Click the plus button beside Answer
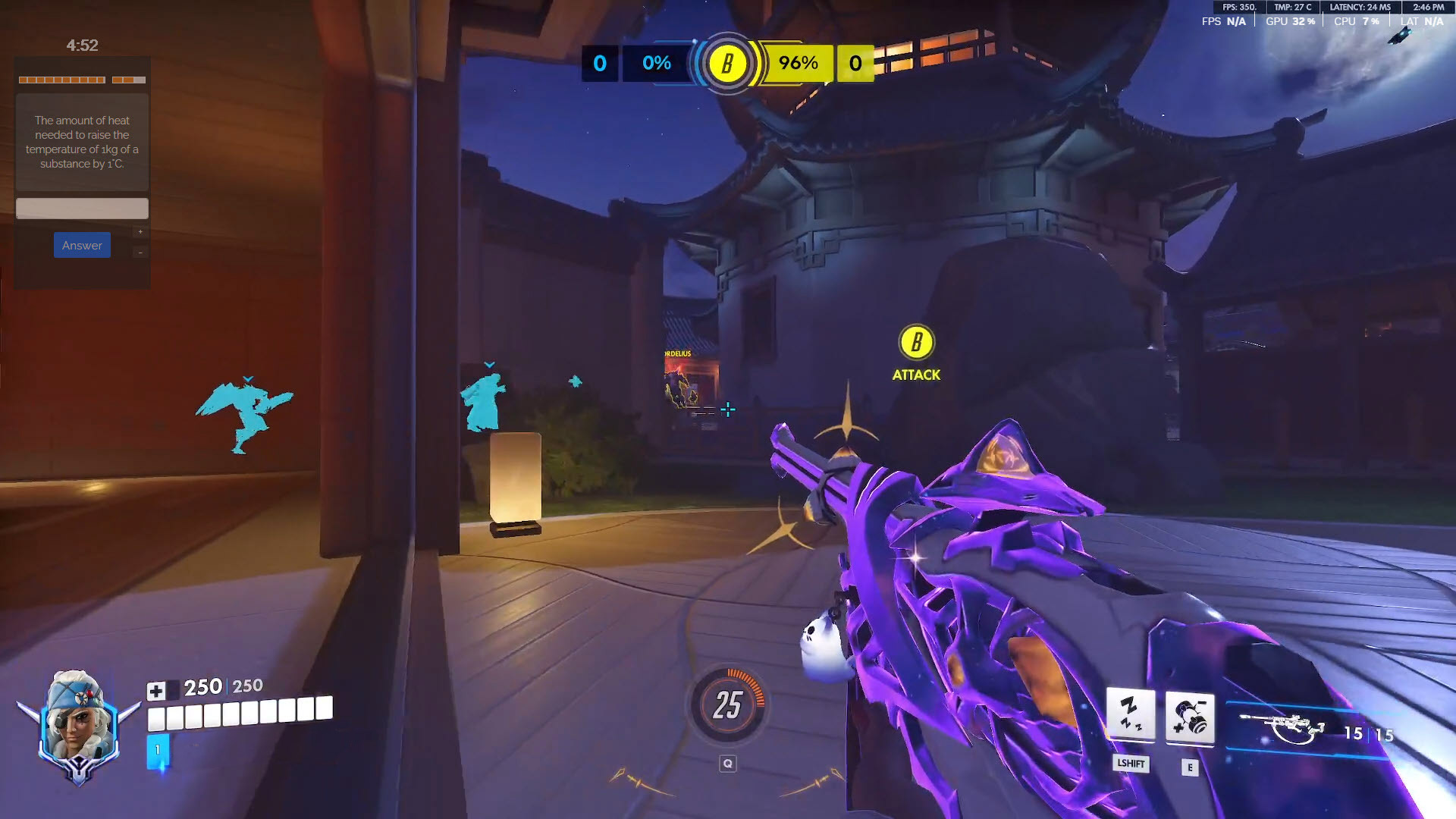The image size is (1456, 819). pos(140,232)
